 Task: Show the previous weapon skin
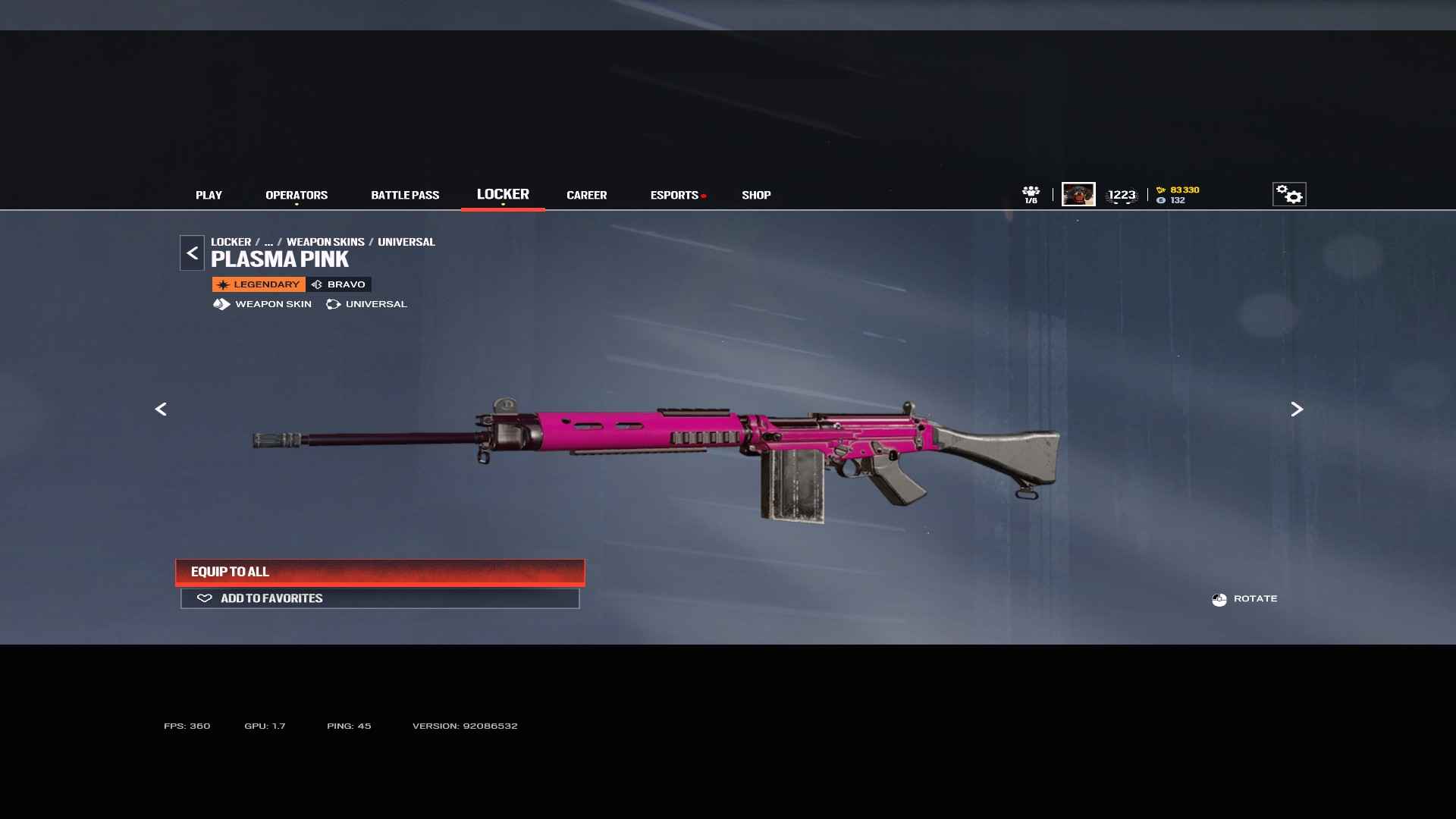[161, 409]
